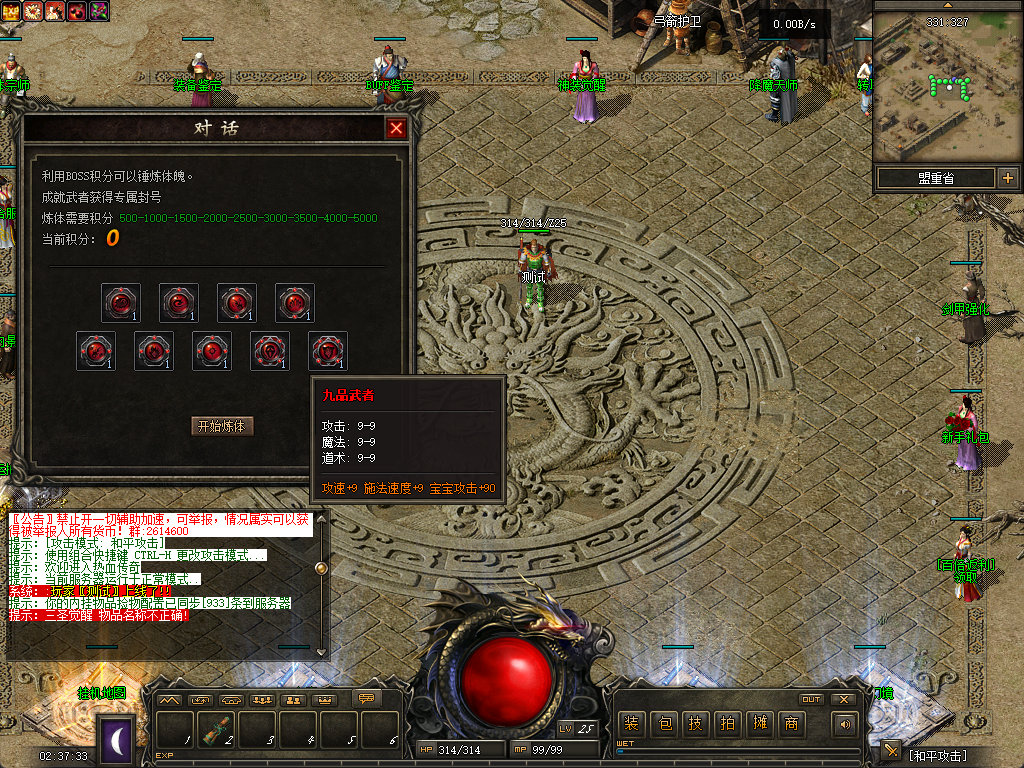Open the chat speech-bubble tab
Image resolution: width=1024 pixels, height=768 pixels.
(x=367, y=699)
